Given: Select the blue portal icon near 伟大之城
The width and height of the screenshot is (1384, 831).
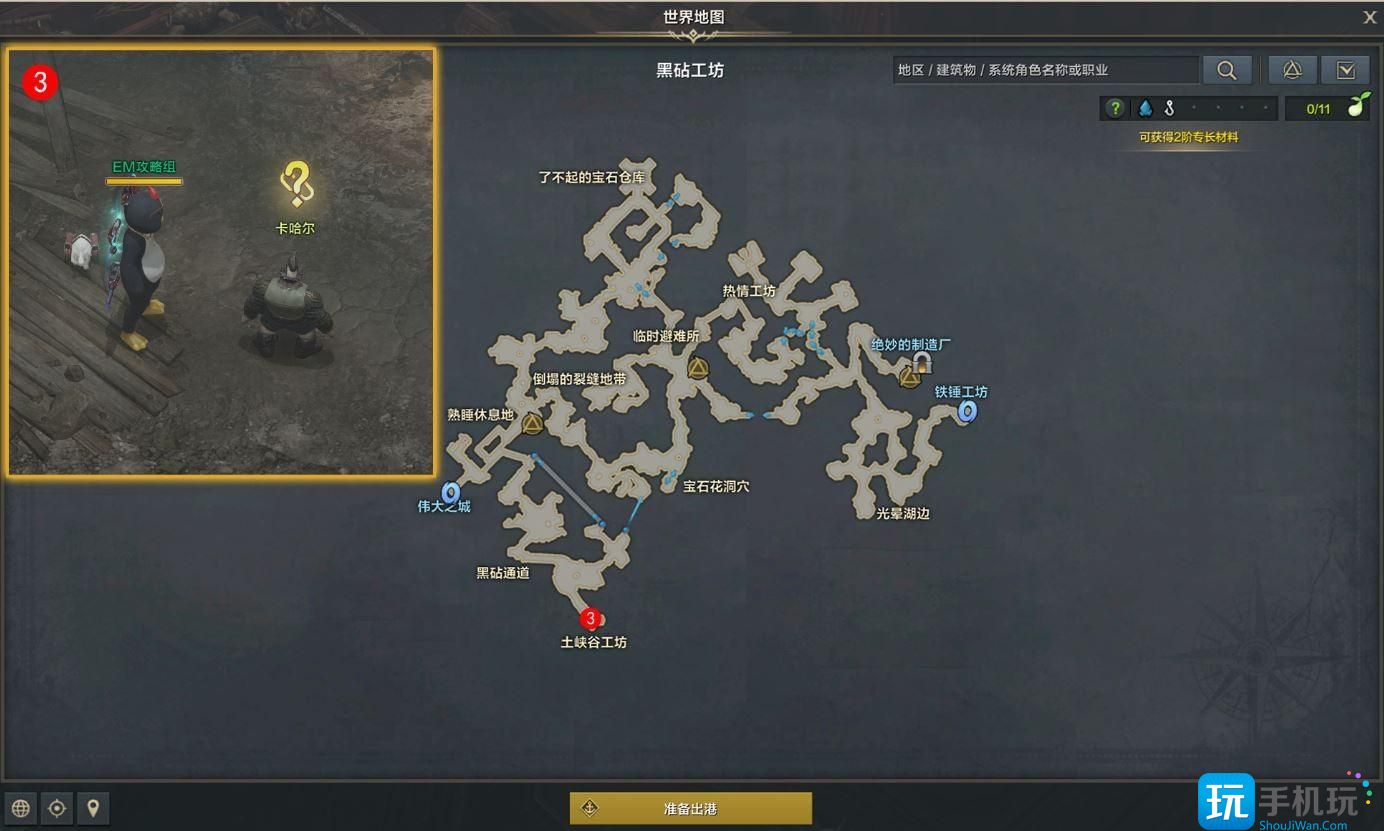Looking at the screenshot, I should (x=449, y=490).
